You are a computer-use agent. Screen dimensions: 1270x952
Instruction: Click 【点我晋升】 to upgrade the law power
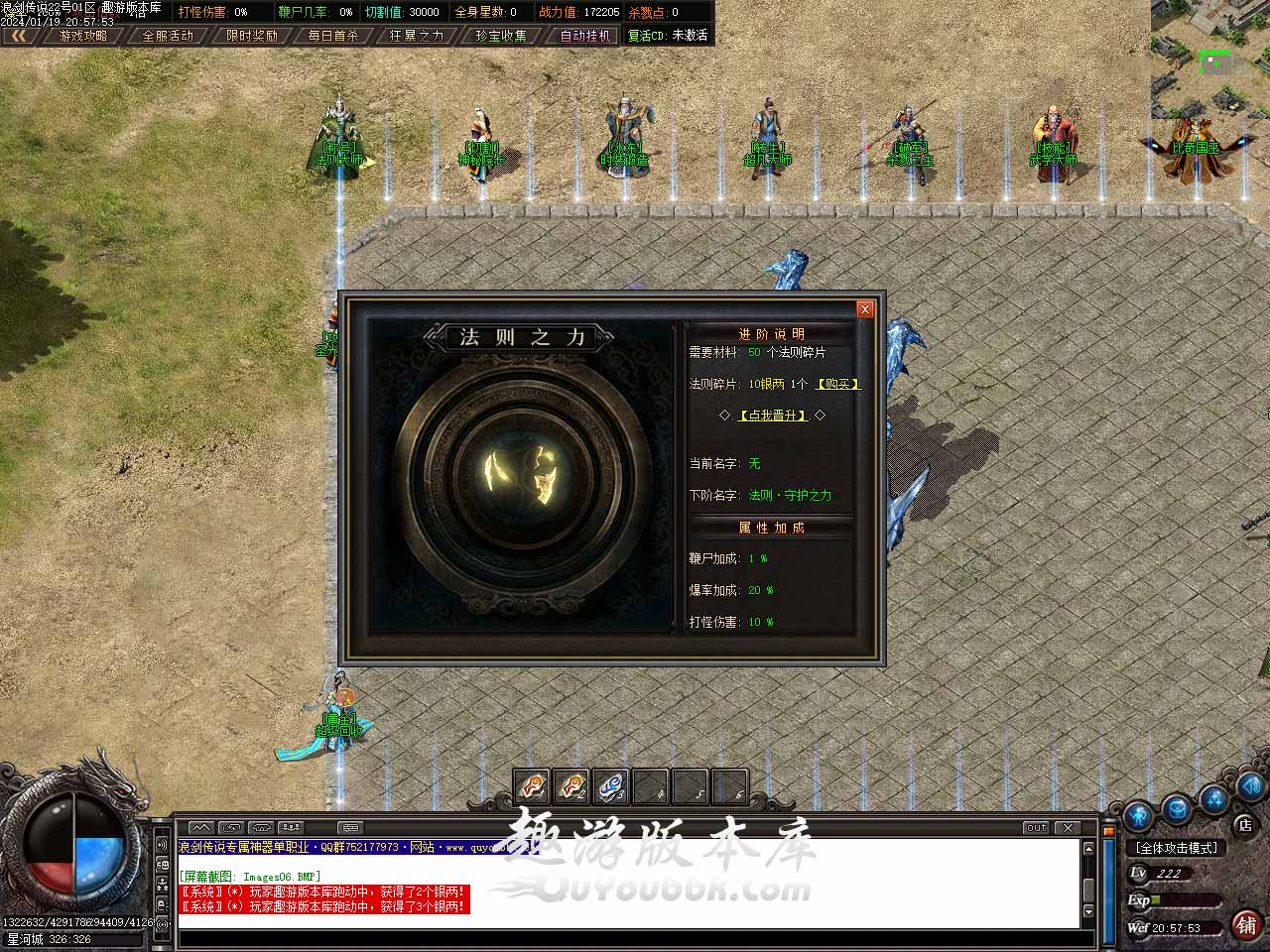[774, 416]
